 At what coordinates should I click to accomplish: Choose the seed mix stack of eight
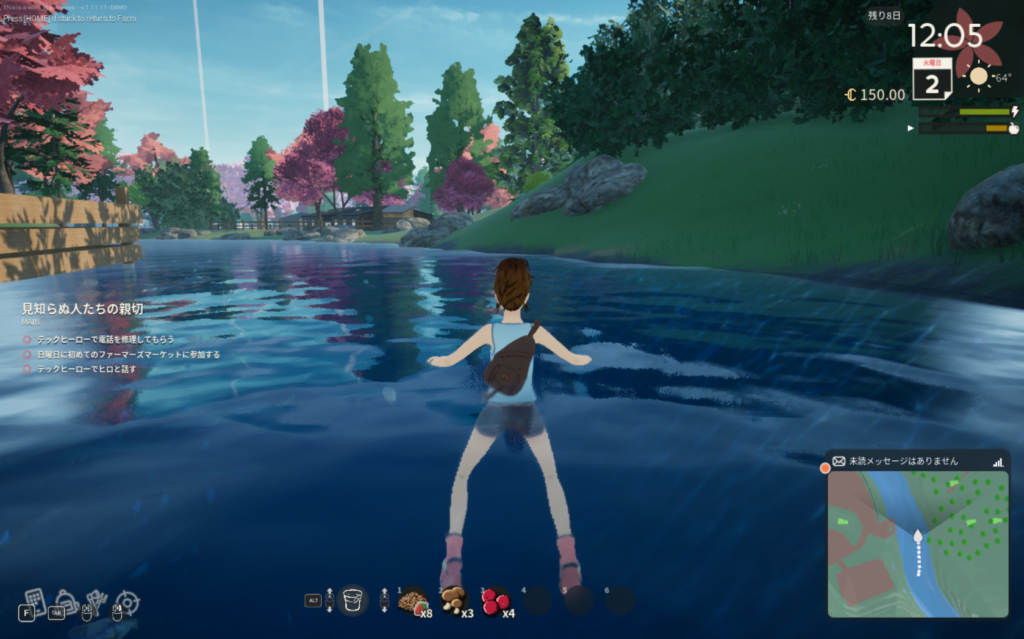pos(413,600)
